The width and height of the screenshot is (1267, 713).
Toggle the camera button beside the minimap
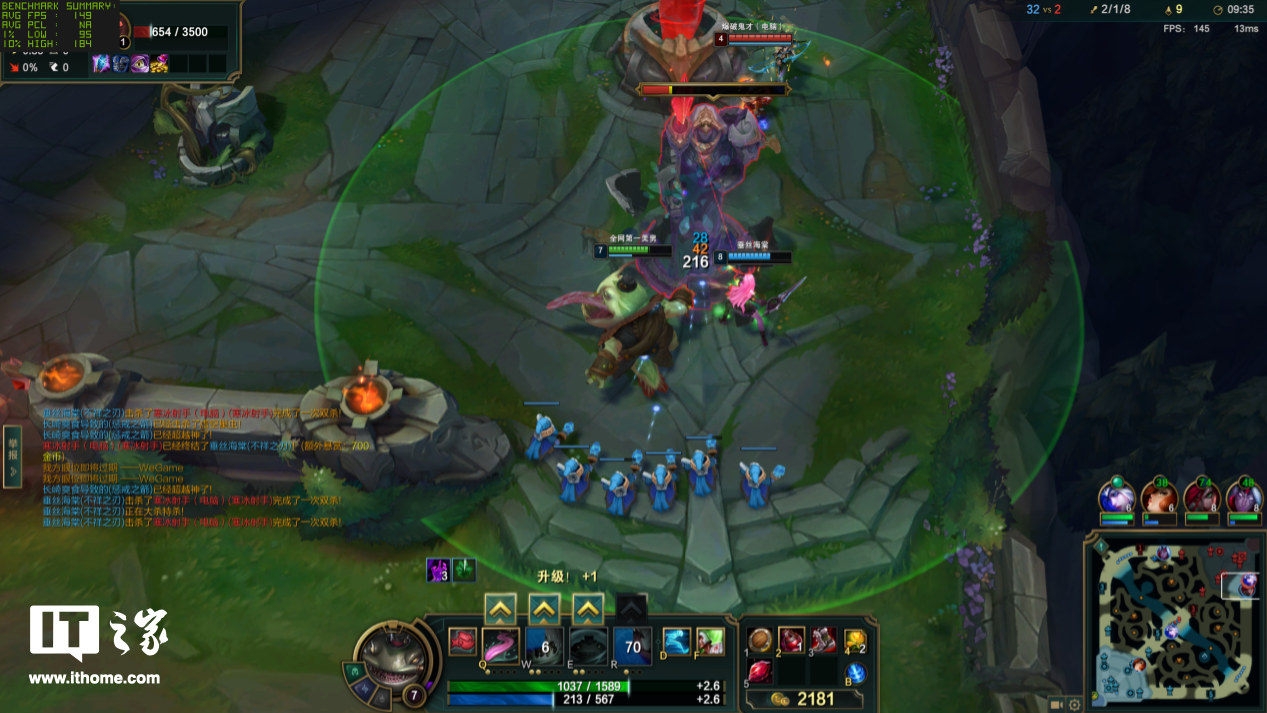(1056, 704)
